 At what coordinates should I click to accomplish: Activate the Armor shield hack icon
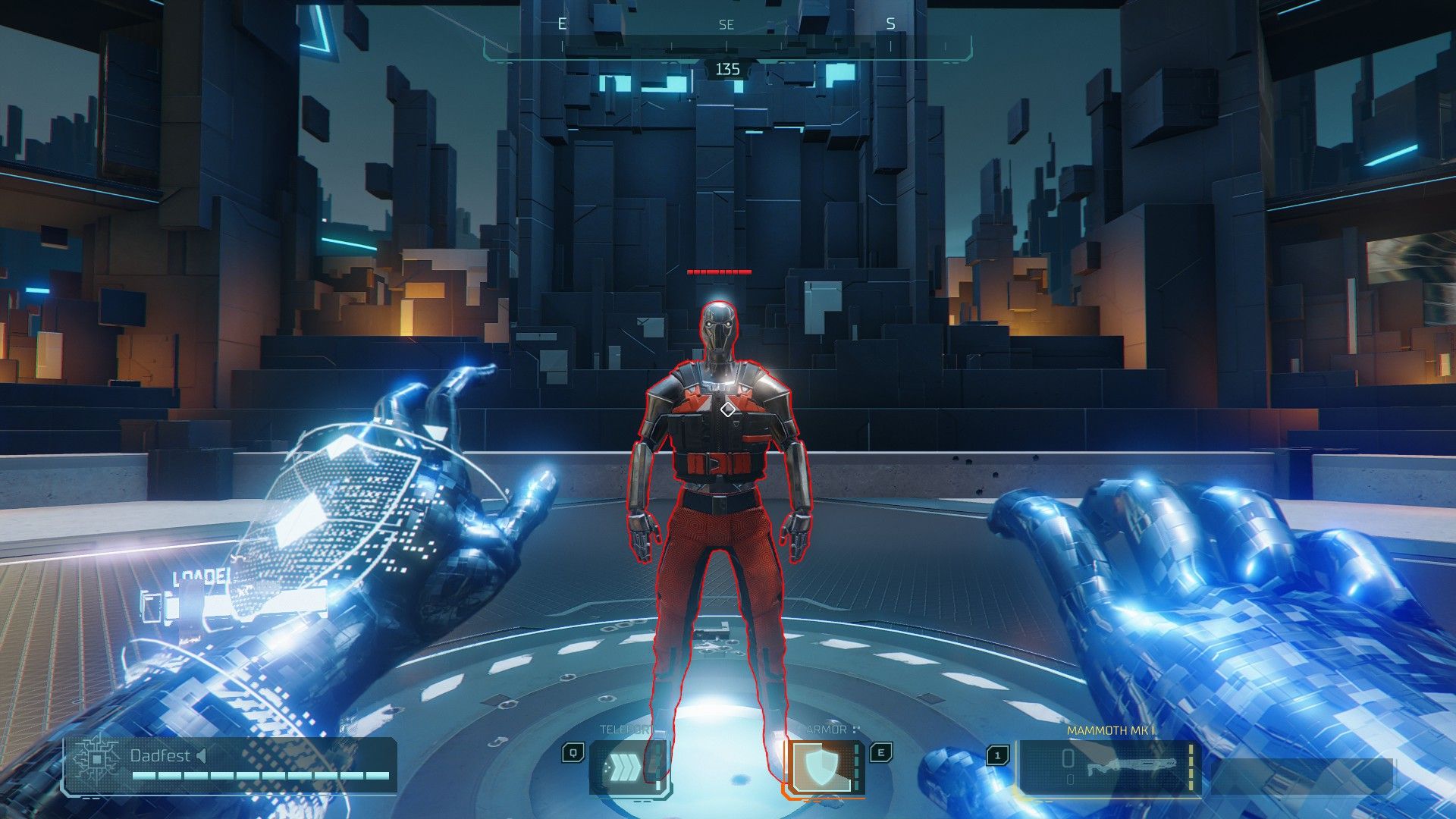pos(823,768)
